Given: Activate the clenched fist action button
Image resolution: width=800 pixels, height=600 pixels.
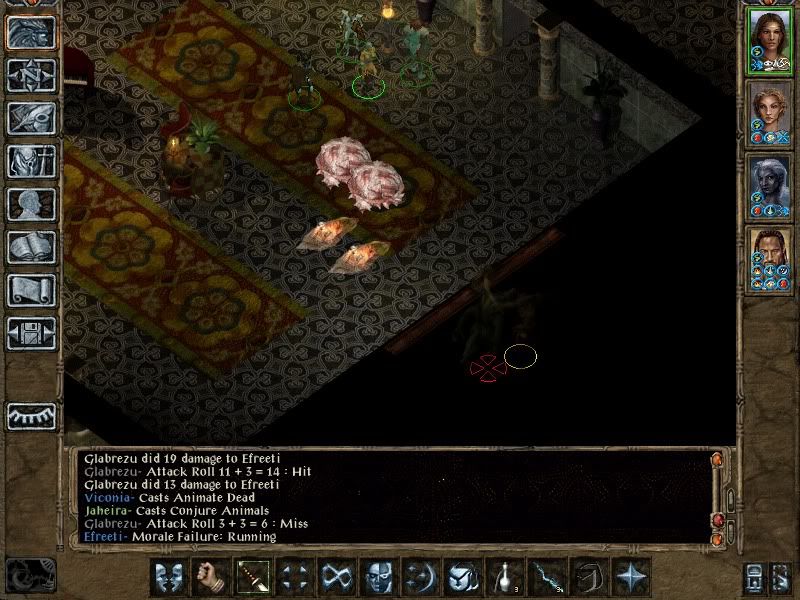Looking at the screenshot, I should pos(209,577).
